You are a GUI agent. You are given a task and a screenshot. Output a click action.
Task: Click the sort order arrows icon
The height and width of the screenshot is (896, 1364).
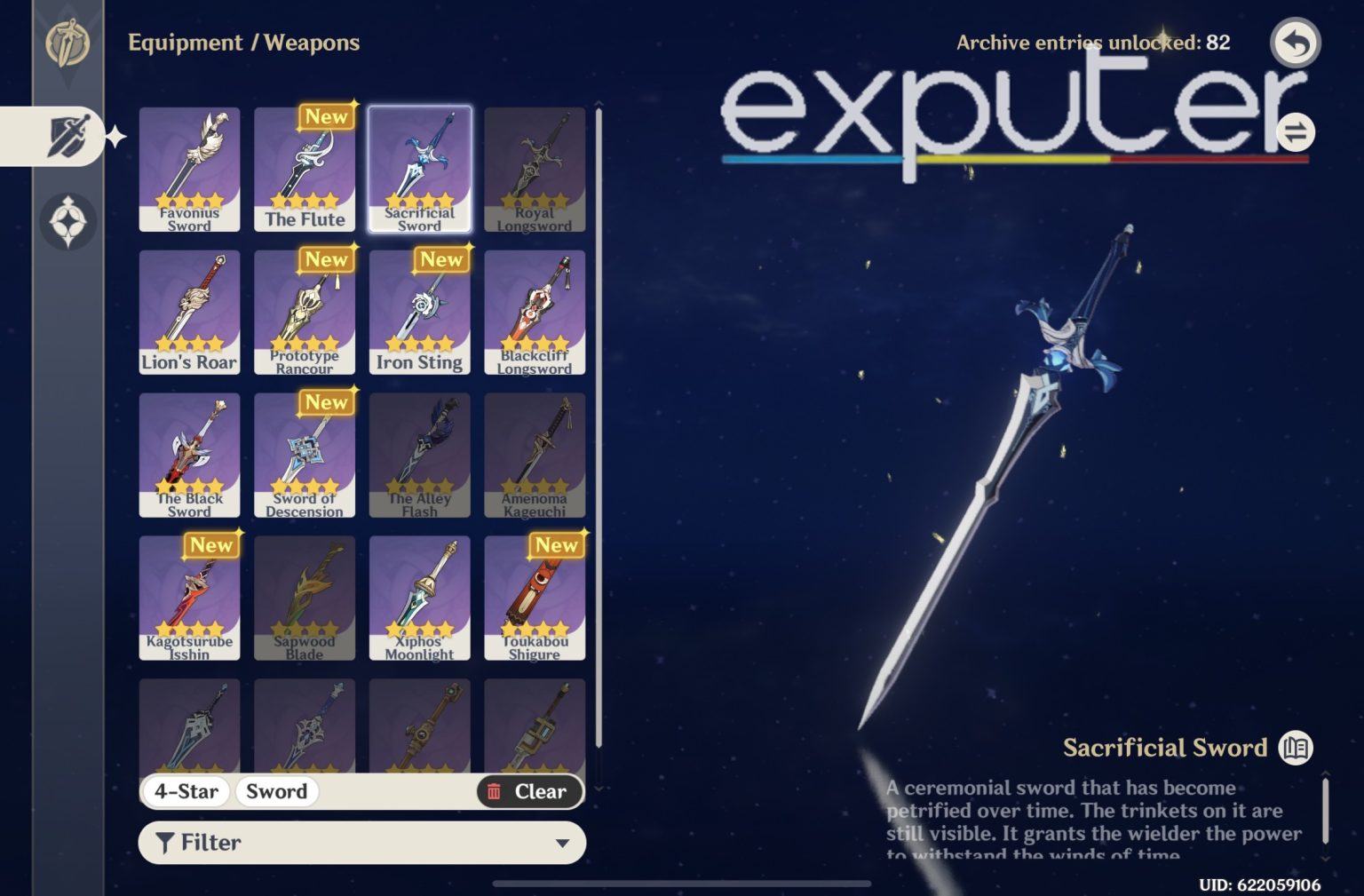pyautogui.click(x=1296, y=131)
